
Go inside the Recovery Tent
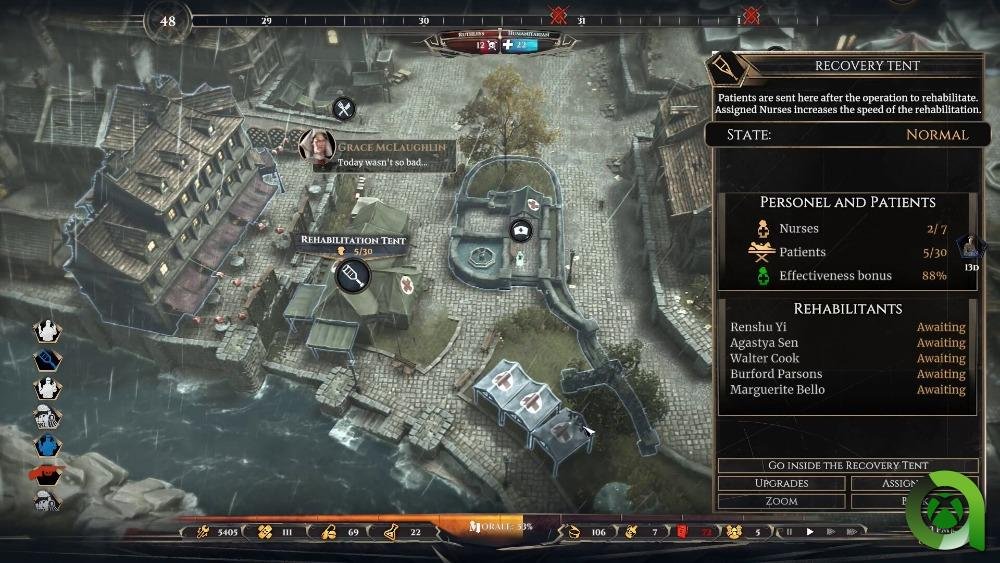pos(847,465)
